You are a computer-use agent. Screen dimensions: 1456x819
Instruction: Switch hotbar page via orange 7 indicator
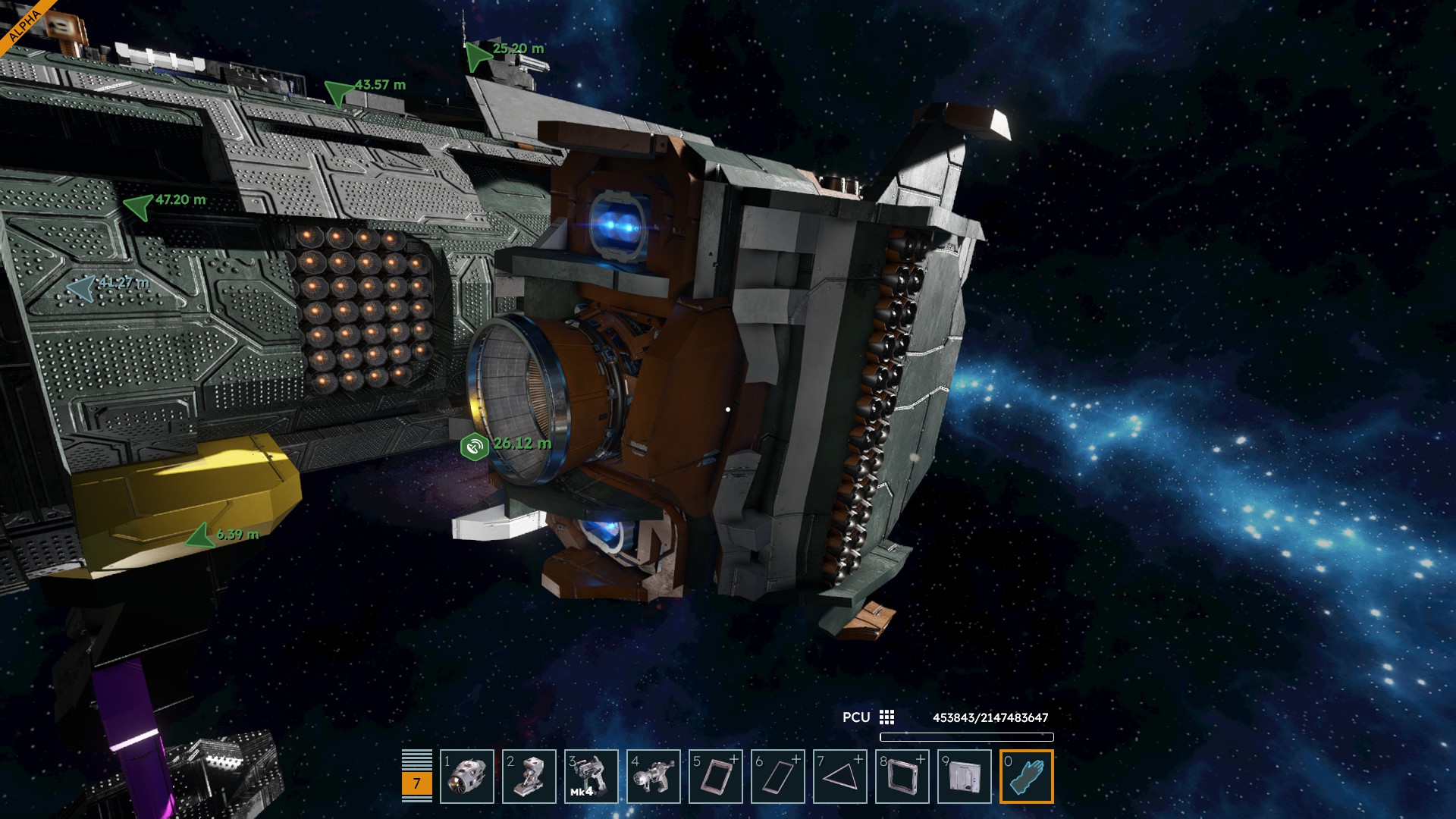416,783
